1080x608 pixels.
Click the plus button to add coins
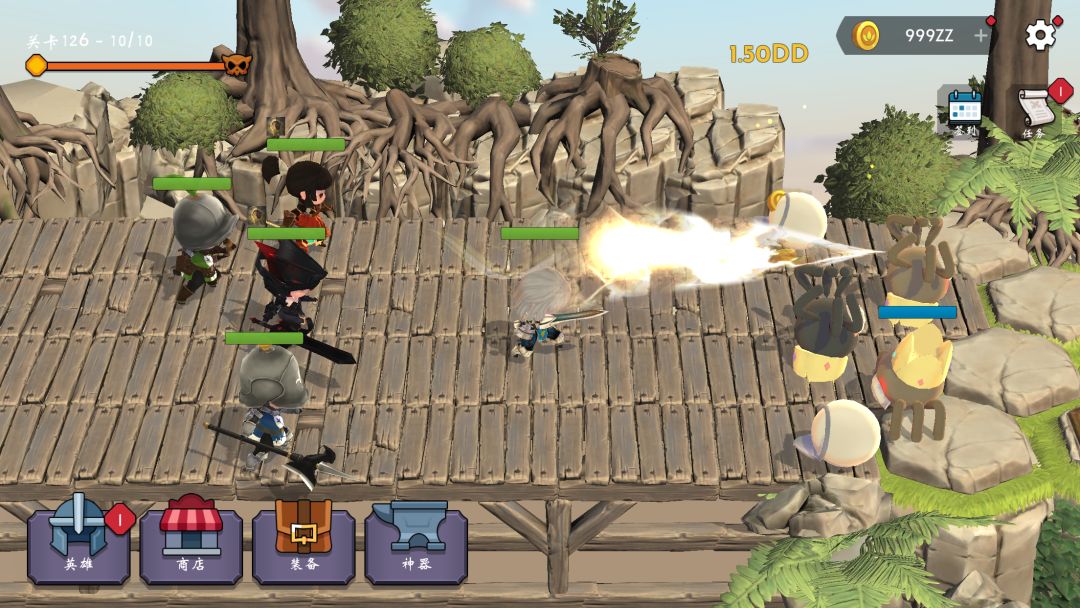click(981, 36)
